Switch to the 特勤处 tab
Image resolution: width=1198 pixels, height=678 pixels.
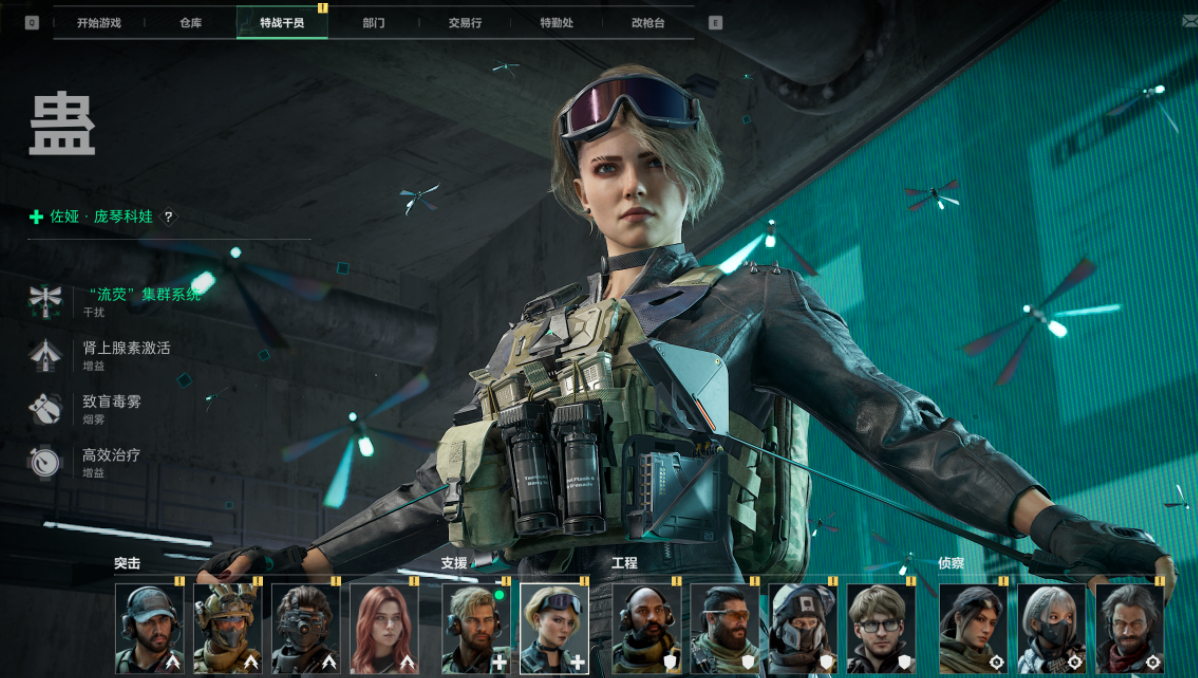[x=556, y=23]
